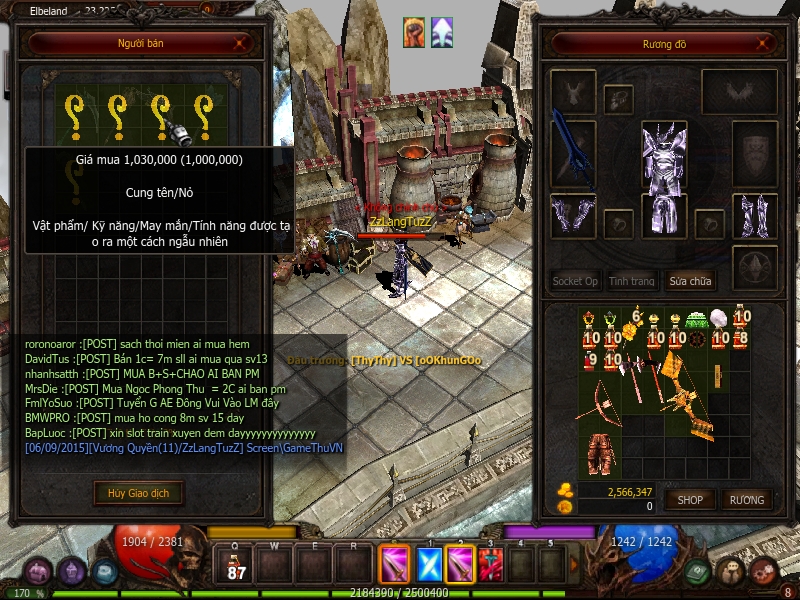Select the white jewel in inventory
This screenshot has height=600, width=800.
[x=719, y=320]
